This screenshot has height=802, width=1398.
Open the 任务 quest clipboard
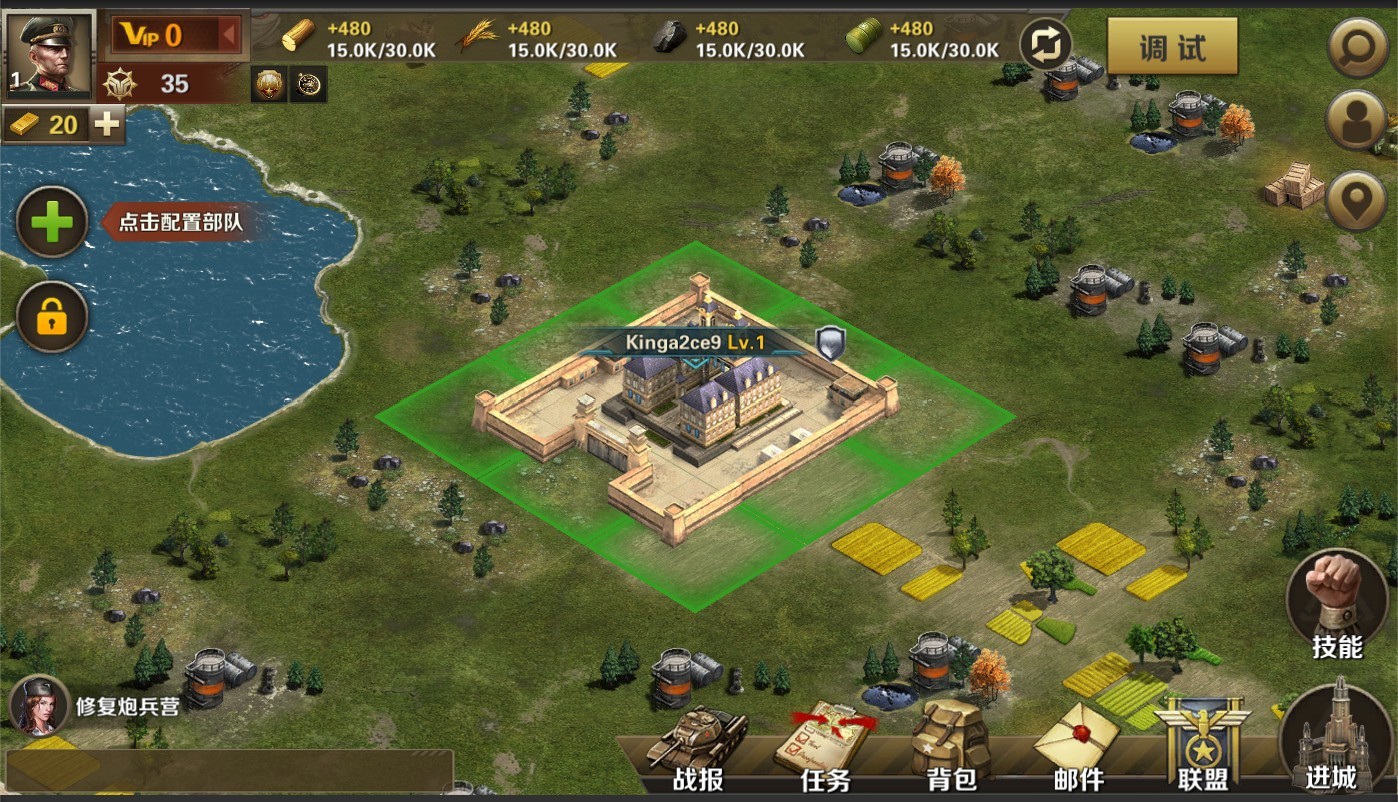point(826,747)
